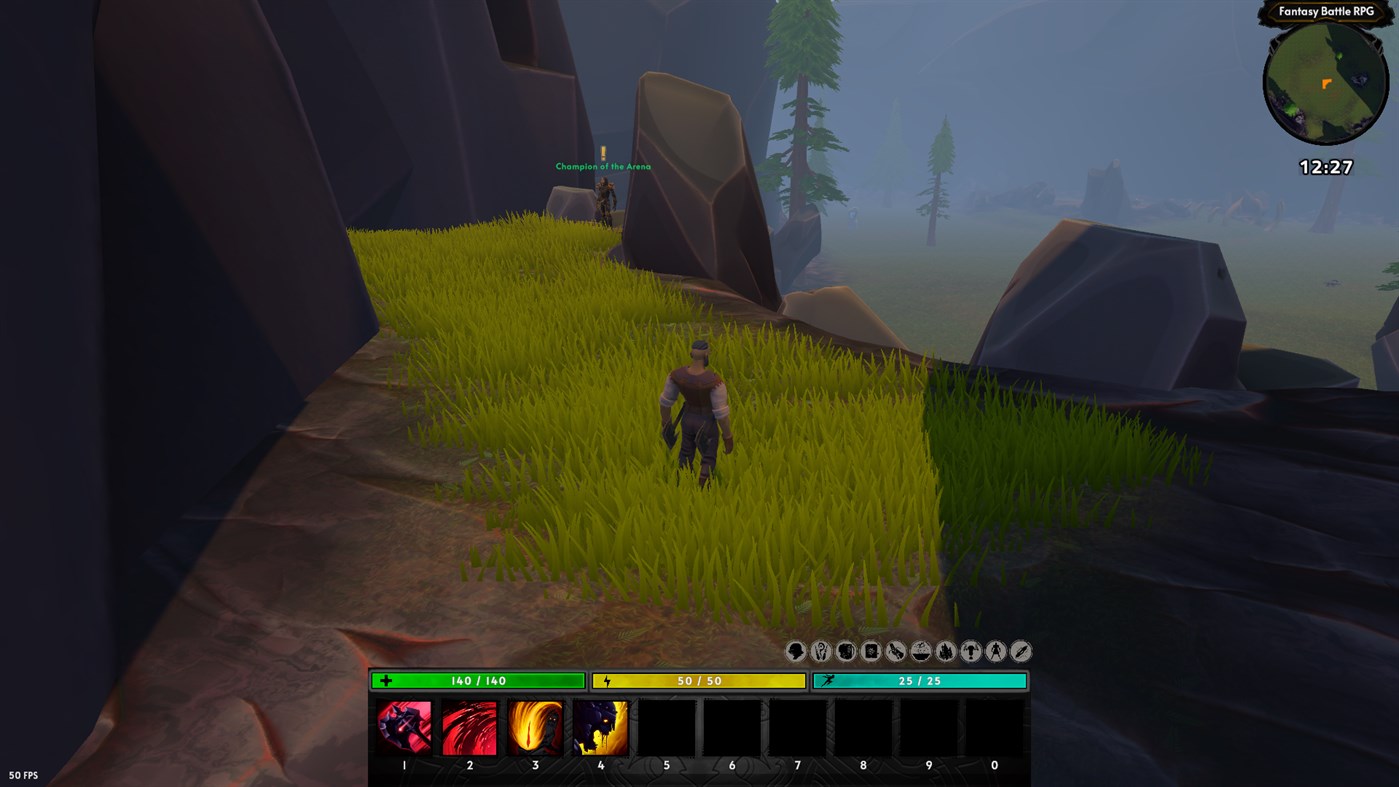
Task: Click the quill feather icon at the row's end
Action: pos(1020,651)
